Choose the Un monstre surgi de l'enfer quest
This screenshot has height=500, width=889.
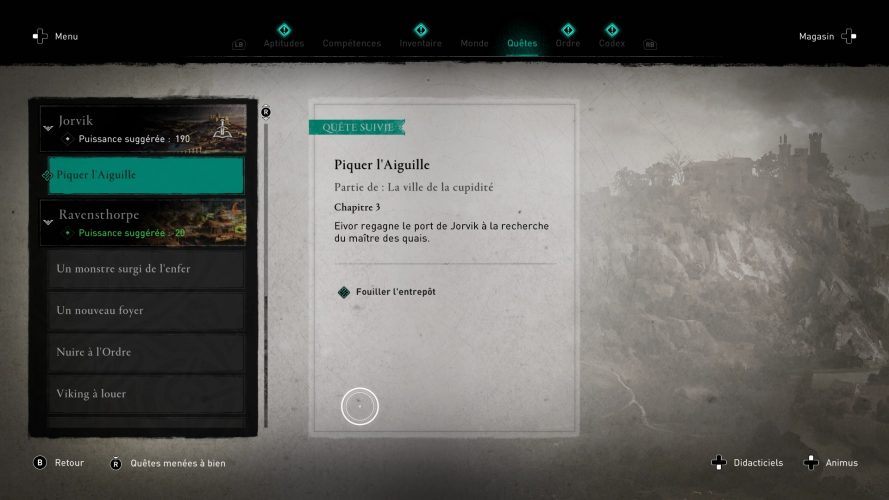(x=145, y=269)
